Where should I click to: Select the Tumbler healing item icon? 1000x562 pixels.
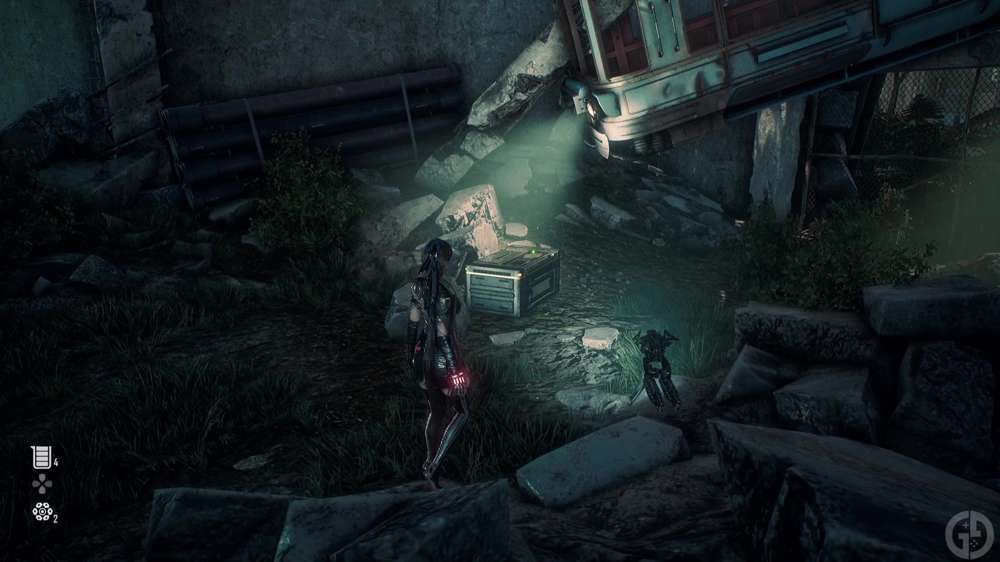[x=41, y=457]
